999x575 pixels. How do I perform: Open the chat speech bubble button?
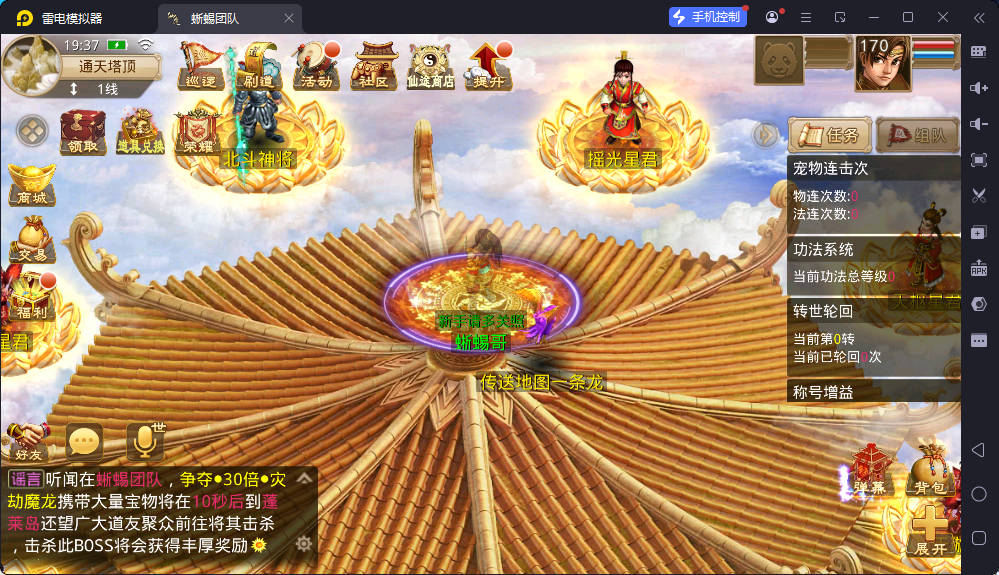coord(84,441)
